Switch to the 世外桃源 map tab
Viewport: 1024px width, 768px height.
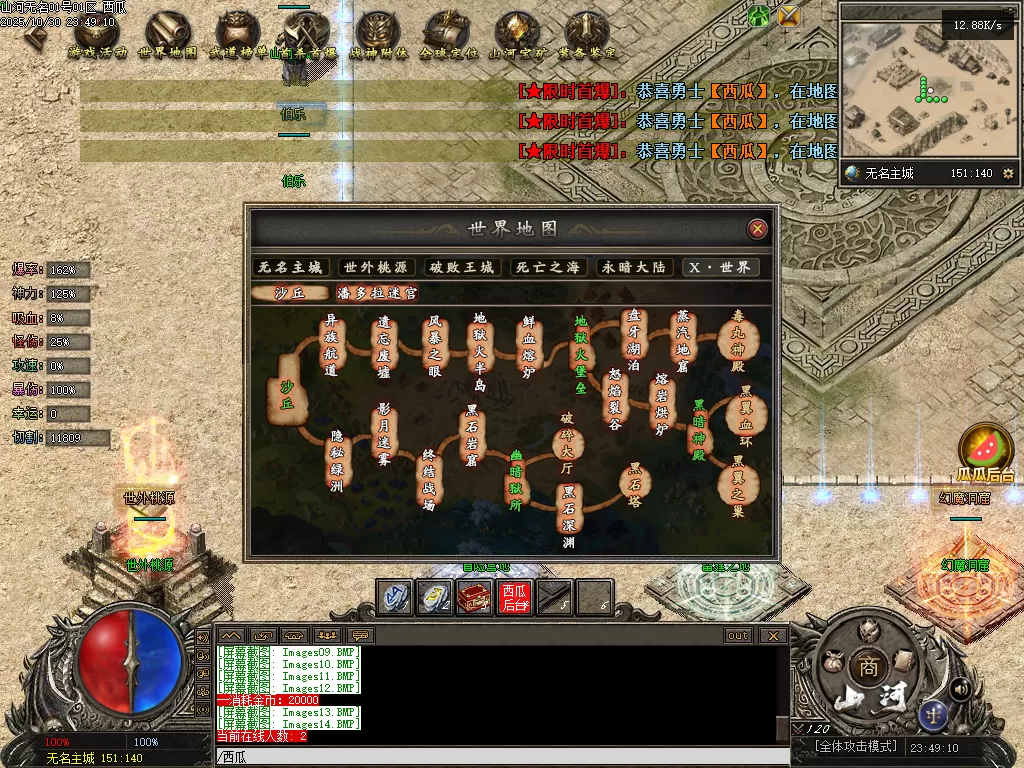pyautogui.click(x=376, y=267)
